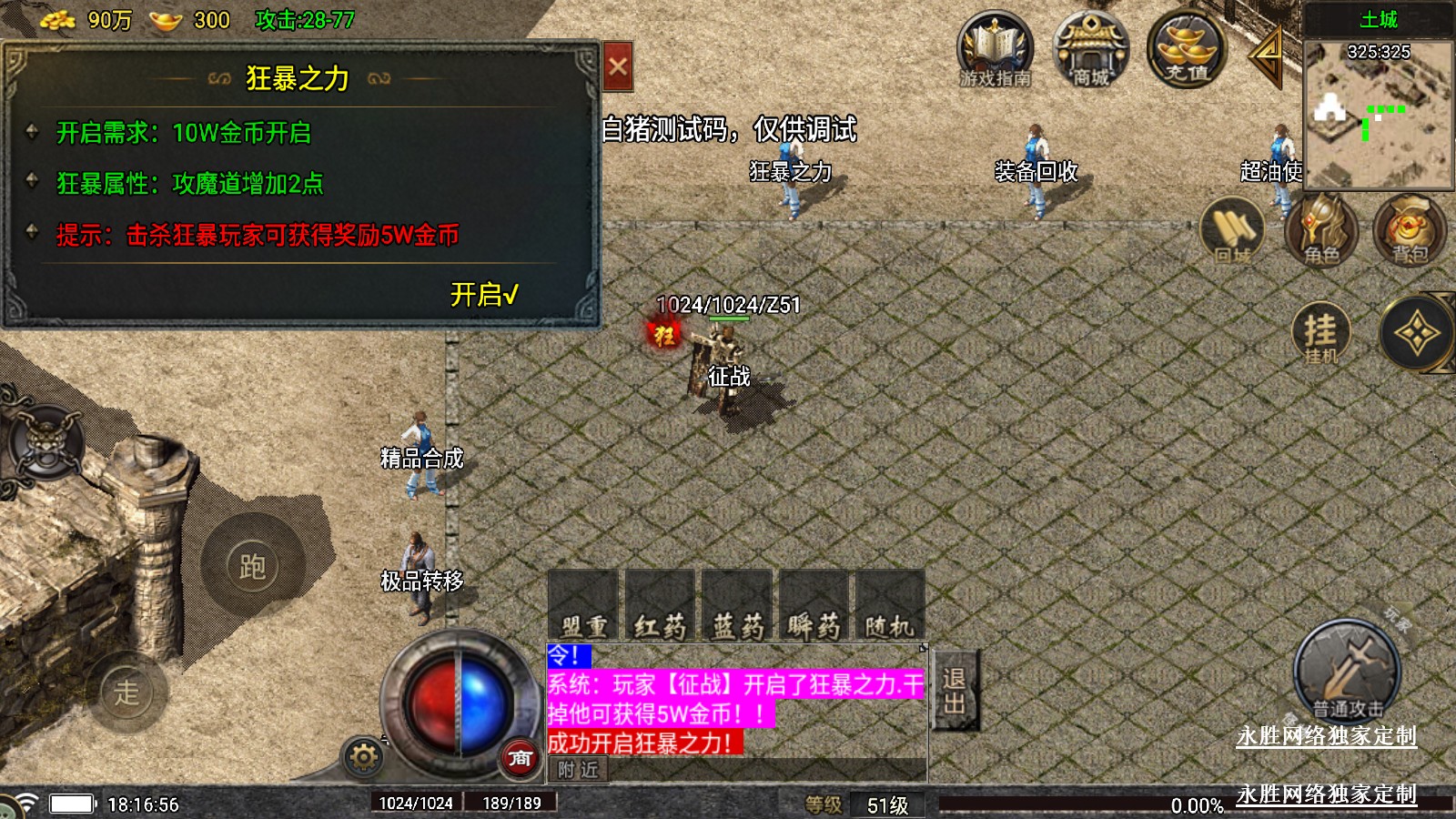1456x819 pixels.
Task: Open the gear settings icon
Action: 363,756
